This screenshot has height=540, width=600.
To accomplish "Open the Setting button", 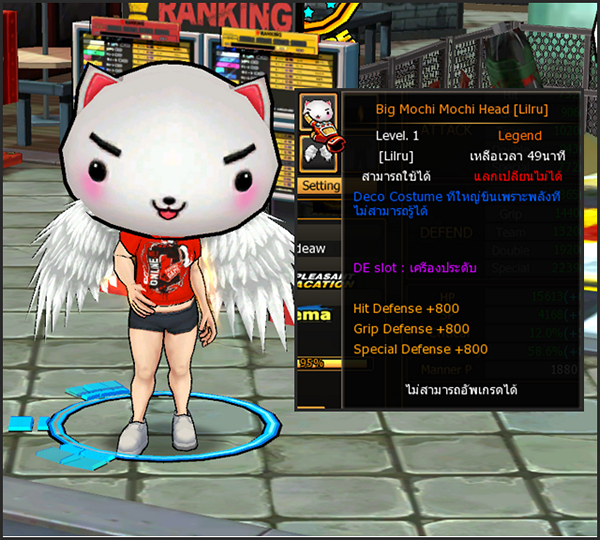I will [x=320, y=186].
